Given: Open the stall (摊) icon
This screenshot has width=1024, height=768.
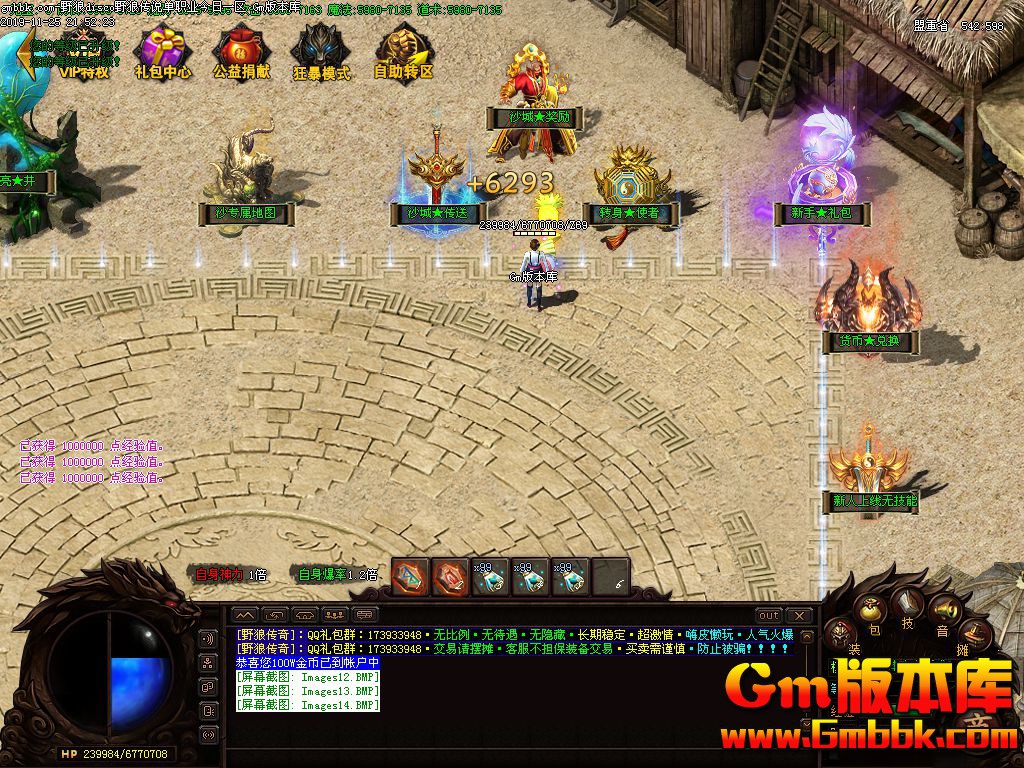Looking at the screenshot, I should [975, 633].
